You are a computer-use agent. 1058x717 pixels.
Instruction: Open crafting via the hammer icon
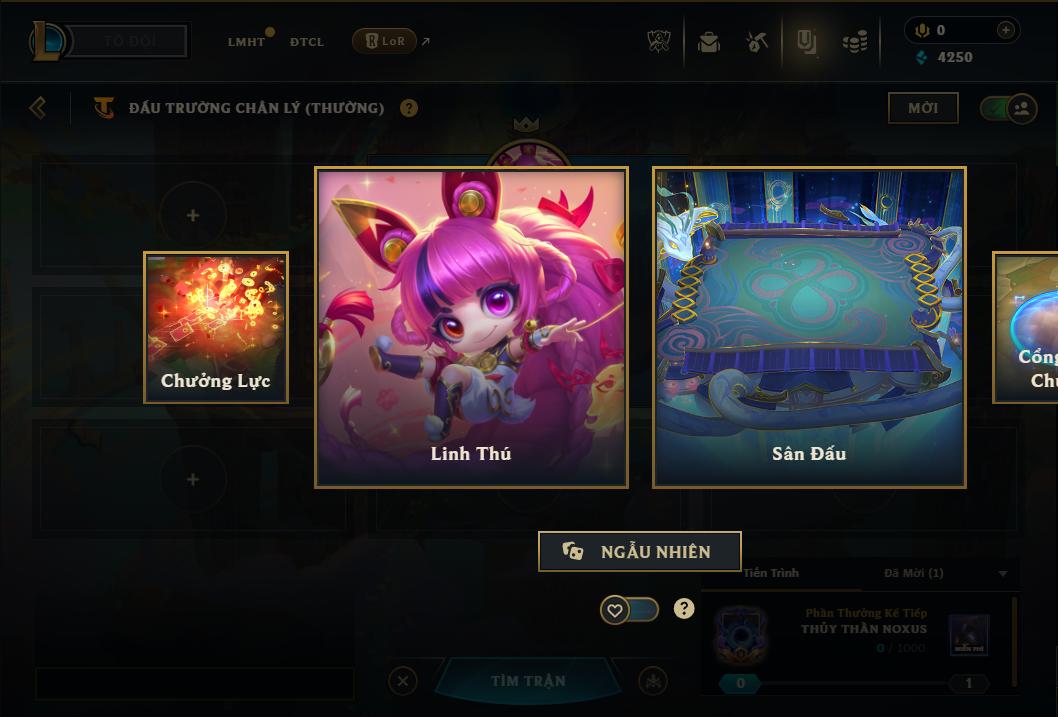757,42
